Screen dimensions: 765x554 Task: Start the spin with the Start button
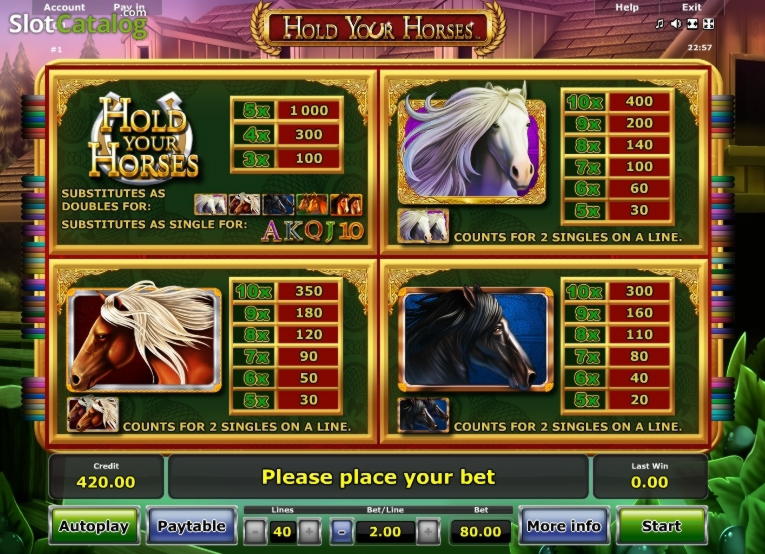click(661, 526)
